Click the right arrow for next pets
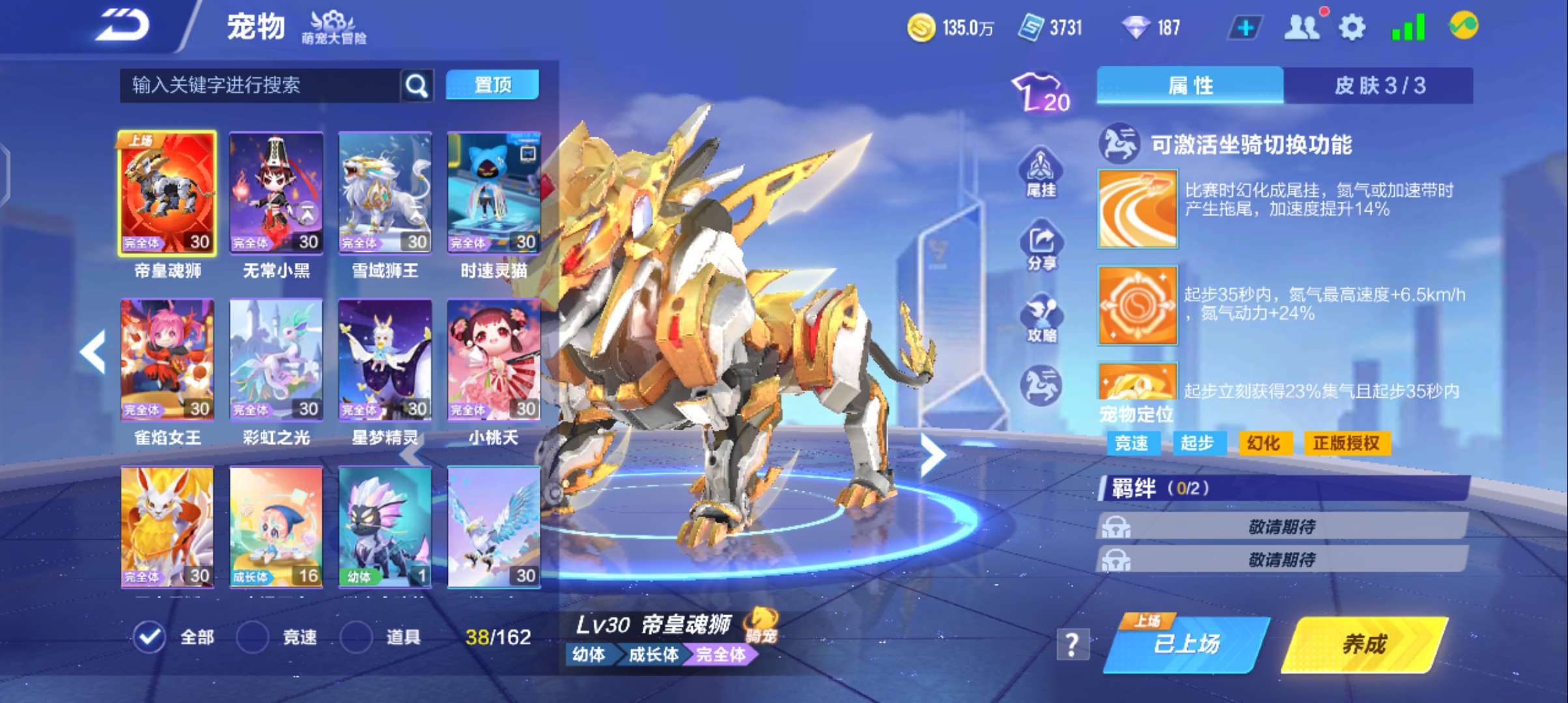Viewport: 1568px width, 703px height. [934, 454]
